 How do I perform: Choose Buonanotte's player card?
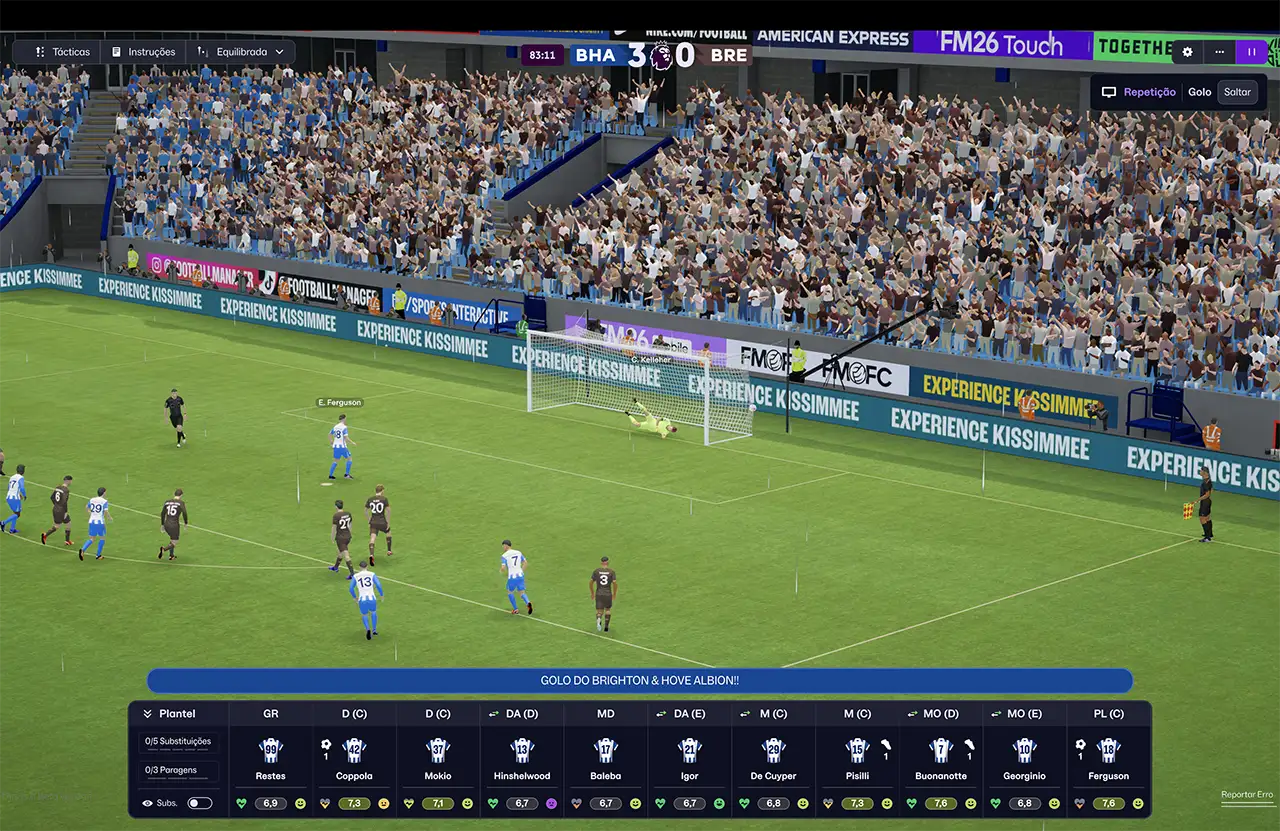[940, 760]
